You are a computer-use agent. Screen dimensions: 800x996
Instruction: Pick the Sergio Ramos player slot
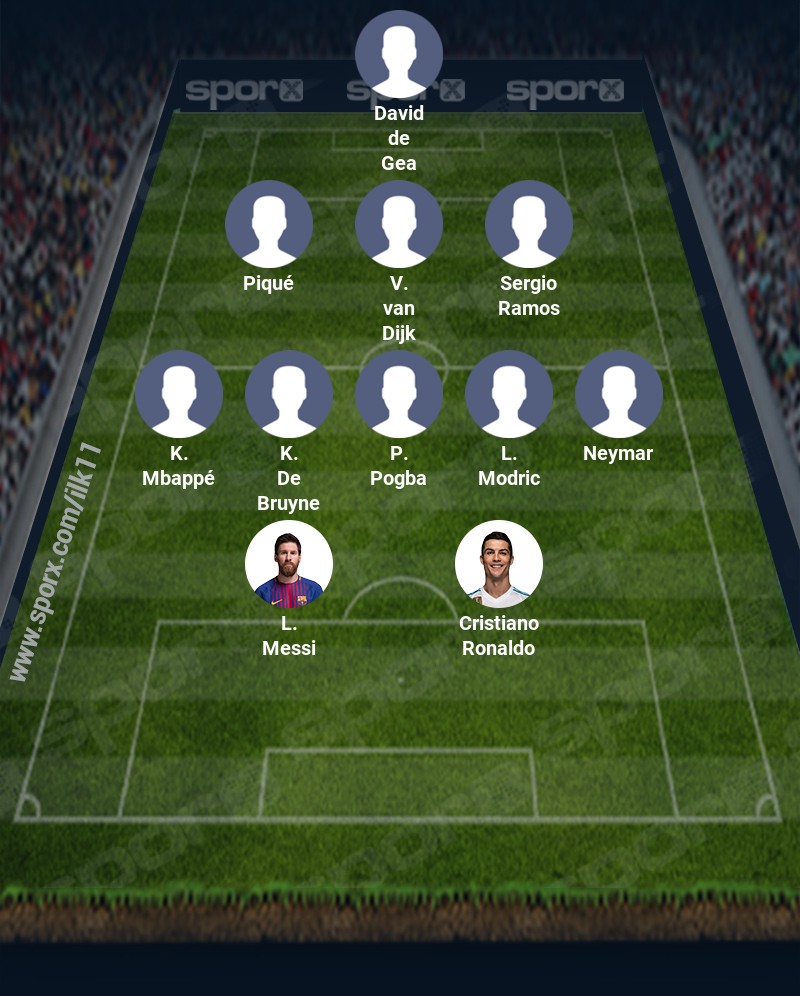click(x=529, y=224)
